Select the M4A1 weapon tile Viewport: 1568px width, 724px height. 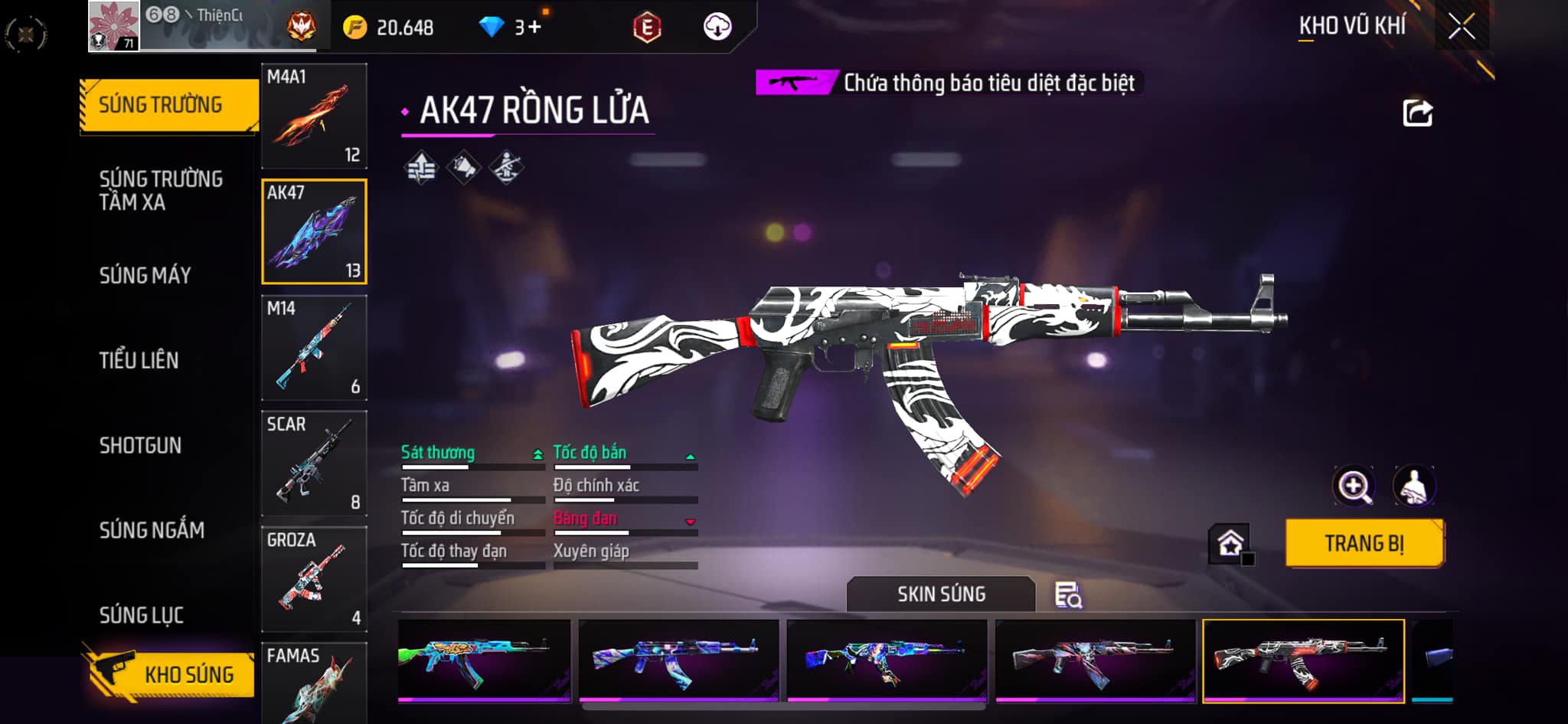[314, 116]
